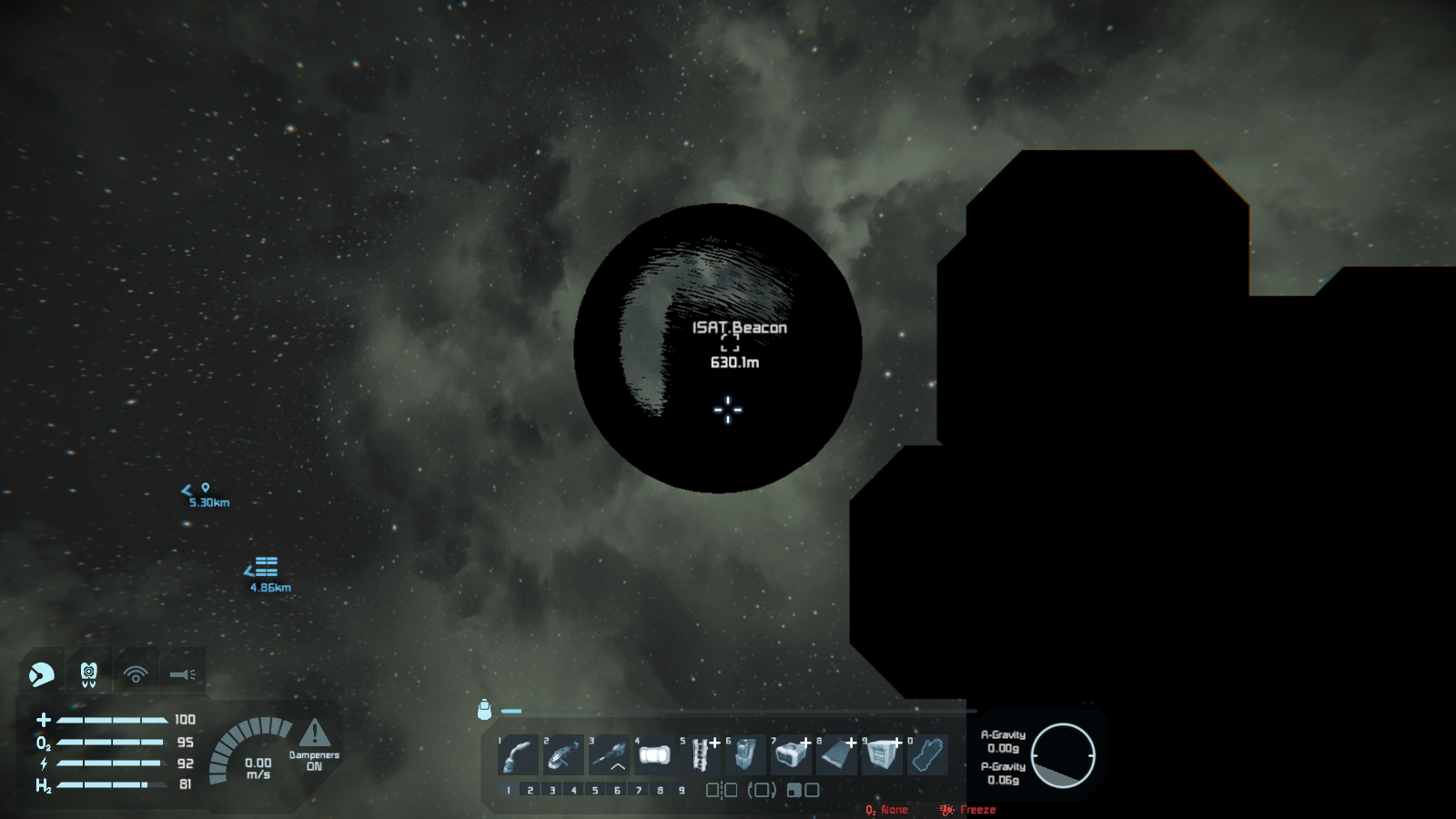The width and height of the screenshot is (1456, 819).
Task: Select the block in hotbar slot 6
Action: tap(745, 755)
